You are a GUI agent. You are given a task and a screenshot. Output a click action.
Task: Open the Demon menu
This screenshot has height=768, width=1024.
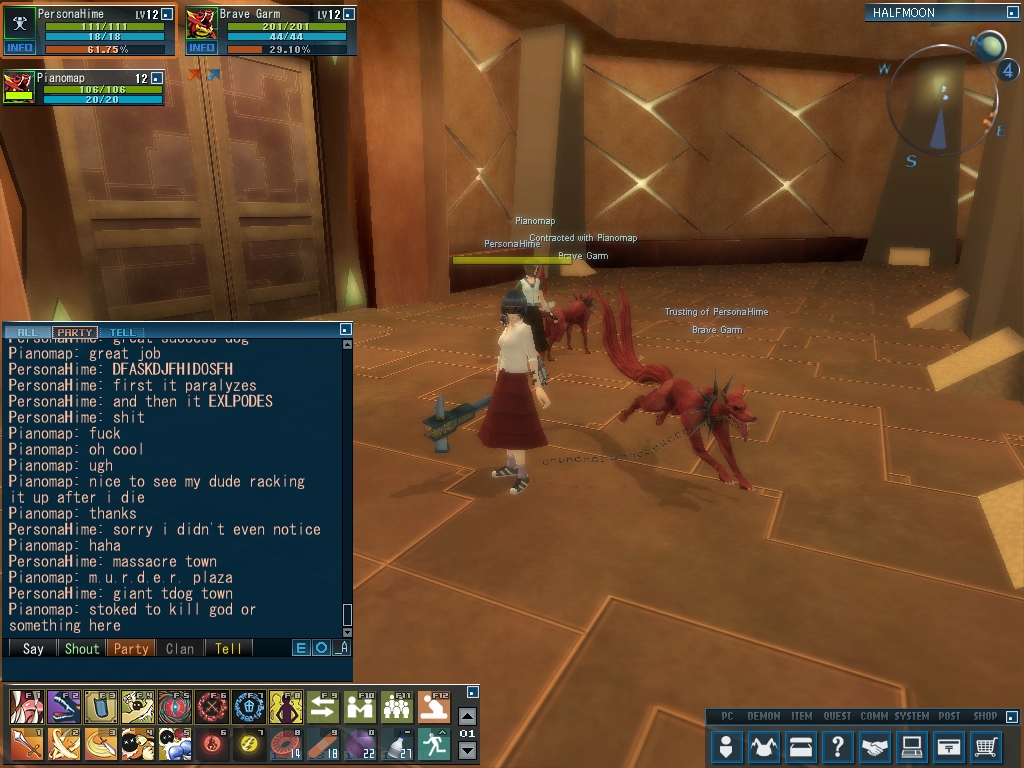coord(765,746)
